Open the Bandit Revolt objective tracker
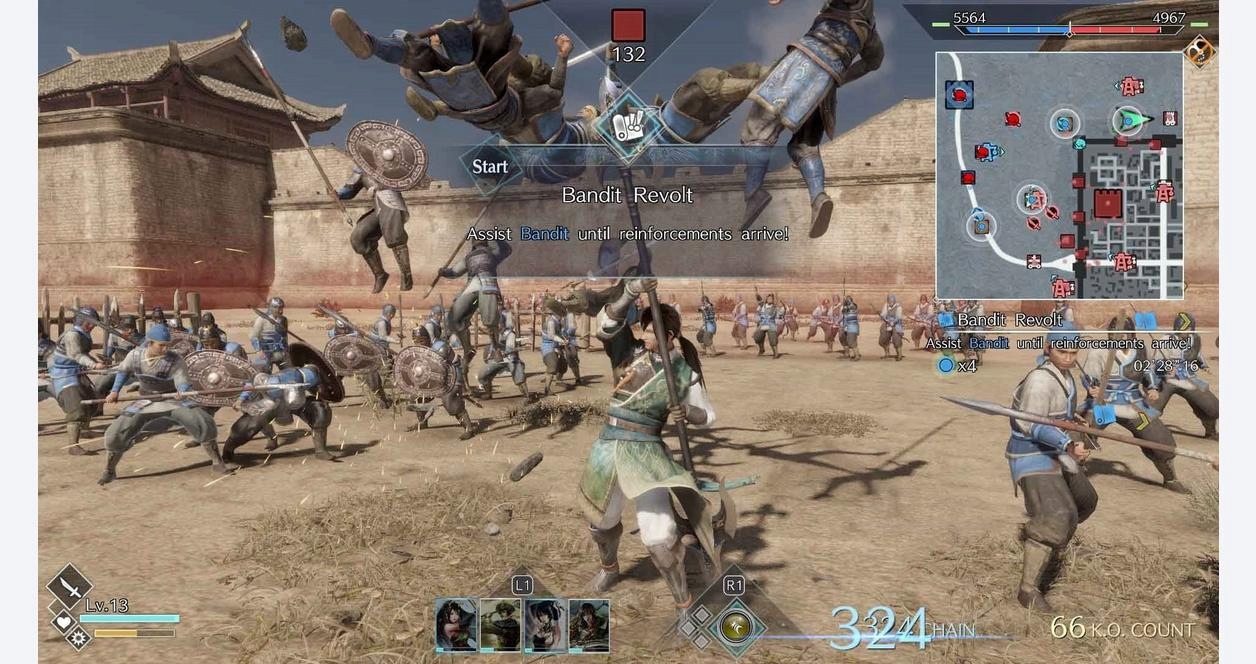This screenshot has width=1256, height=664. (x=1010, y=321)
